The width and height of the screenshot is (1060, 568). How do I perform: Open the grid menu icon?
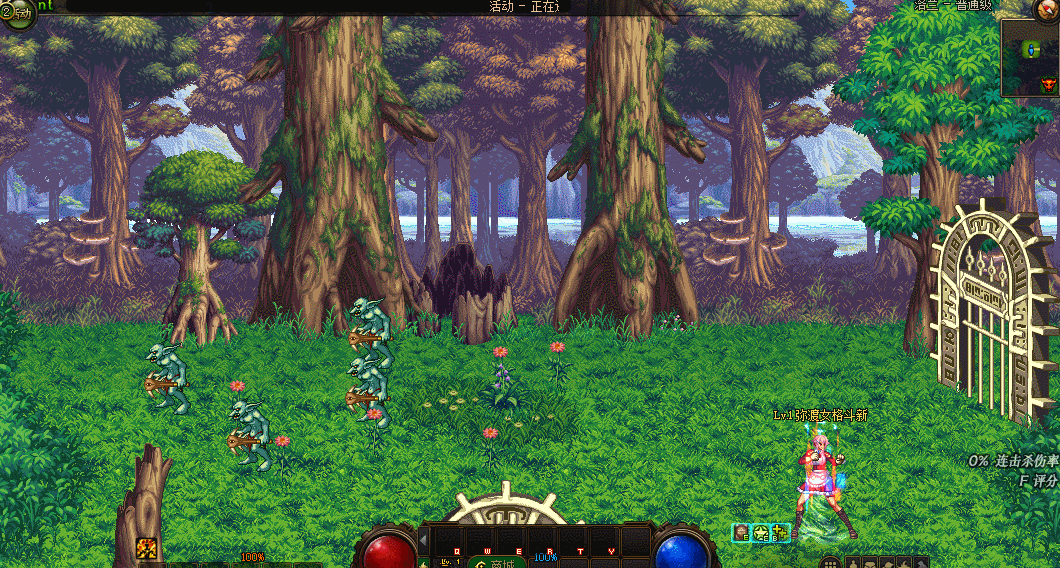click(830, 563)
